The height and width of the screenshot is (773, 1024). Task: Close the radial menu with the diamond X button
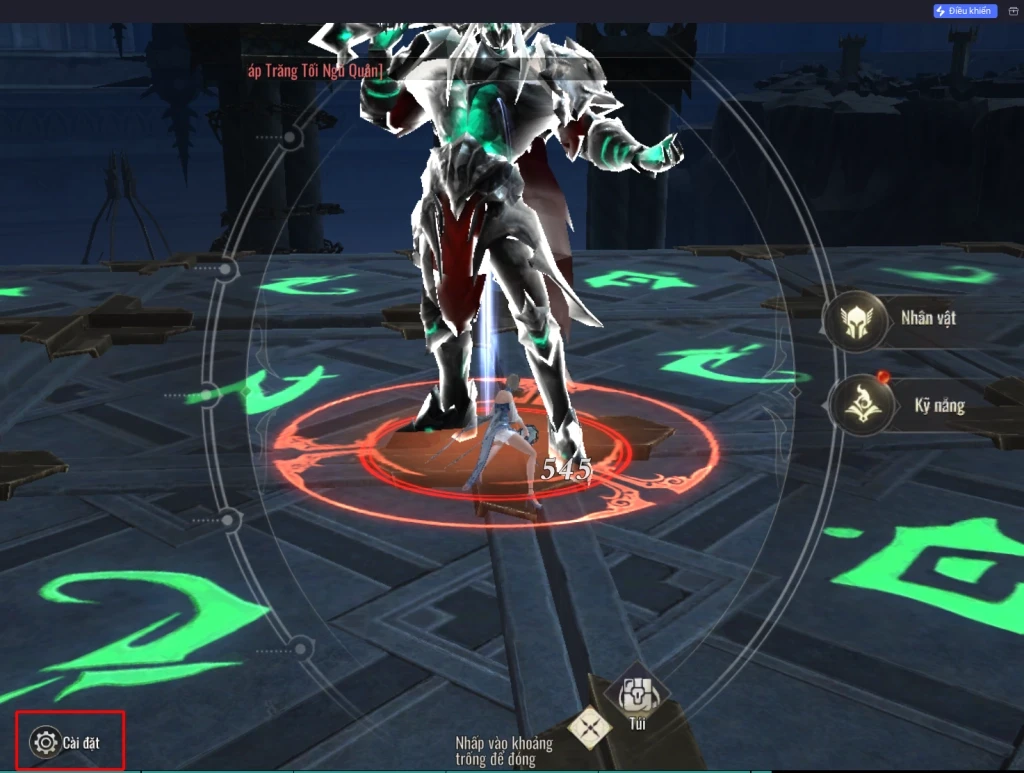tap(590, 727)
